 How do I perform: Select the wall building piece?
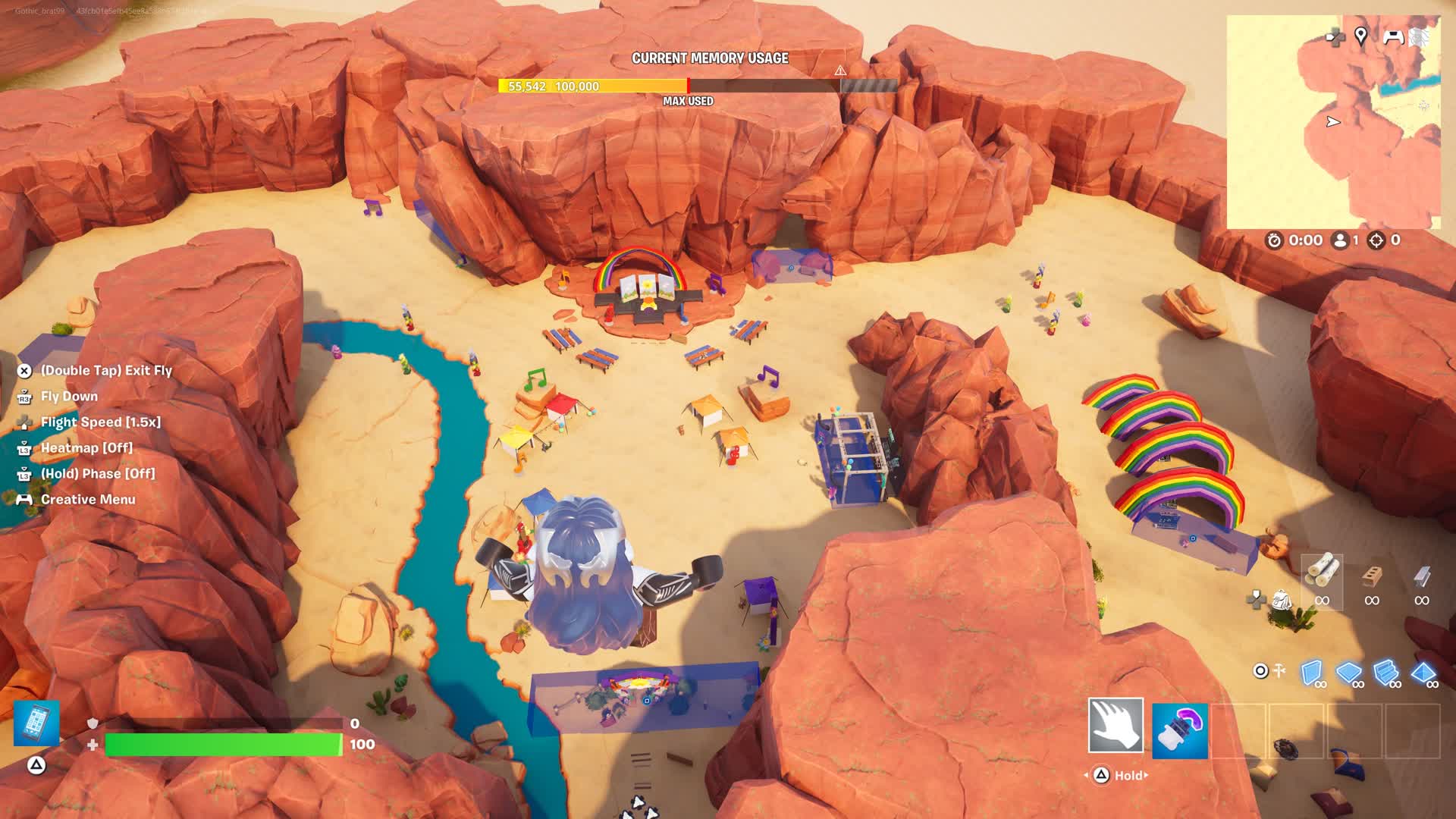(1311, 673)
